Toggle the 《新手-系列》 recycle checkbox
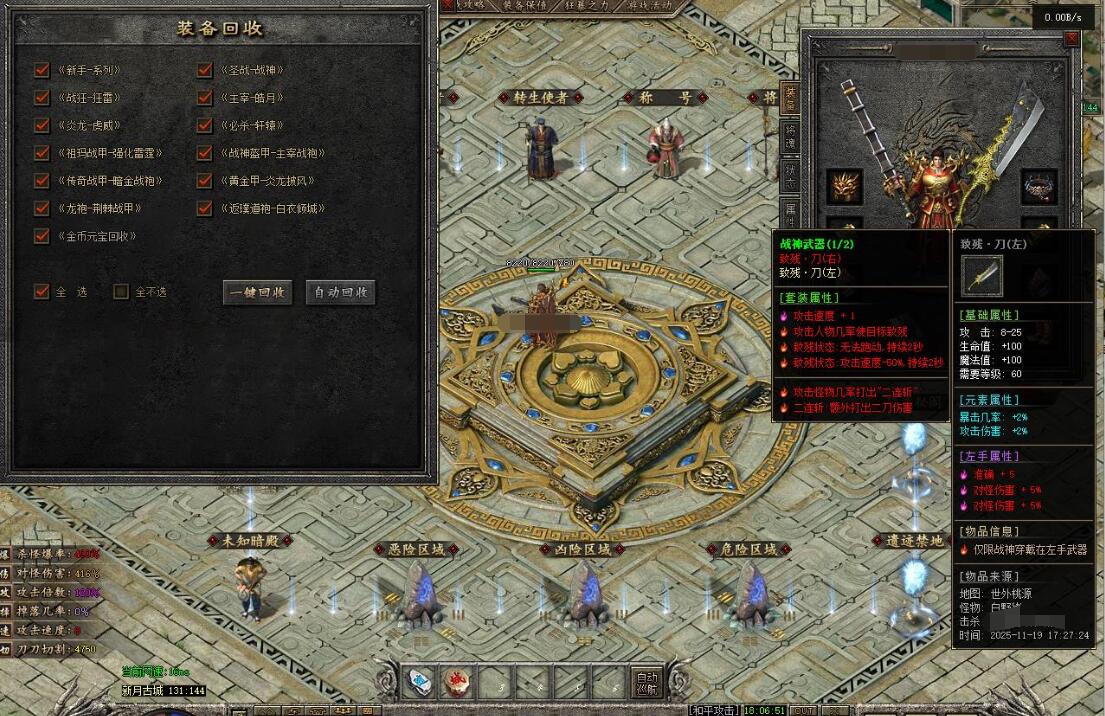Viewport: 1105px width, 716px height. click(42, 70)
